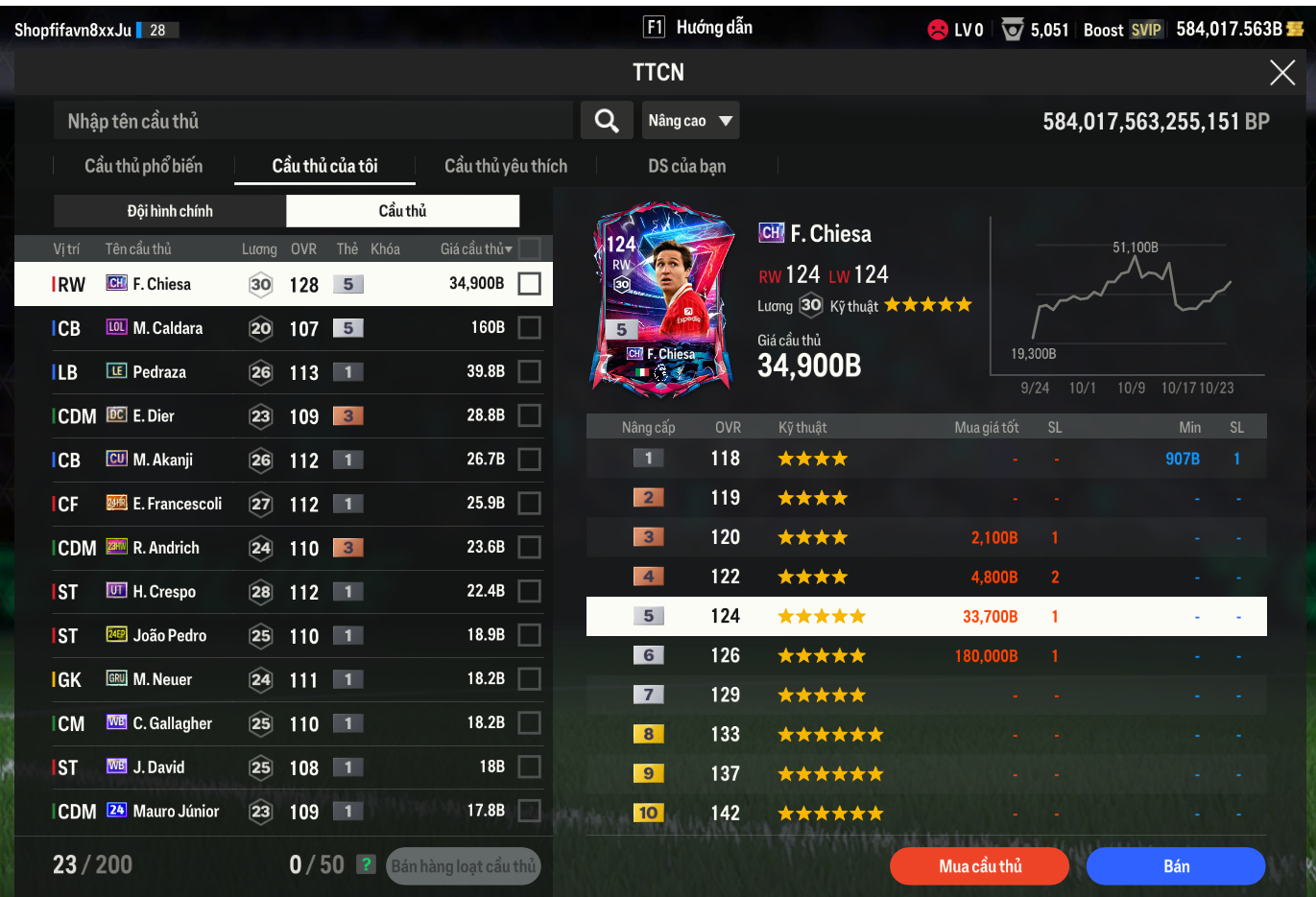Click the player name search field
This screenshot has height=897, width=1316.
(313, 121)
